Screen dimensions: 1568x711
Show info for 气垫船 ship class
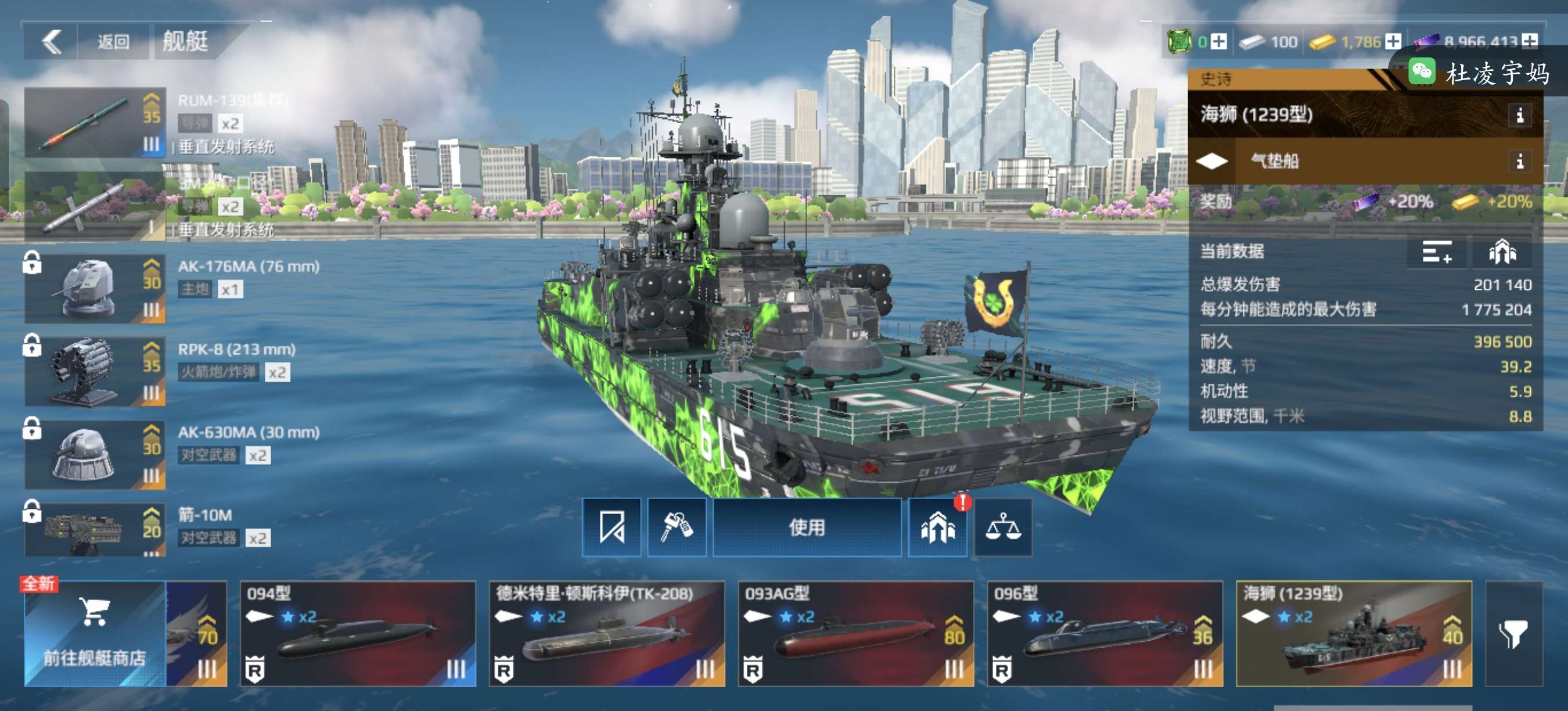(1519, 161)
